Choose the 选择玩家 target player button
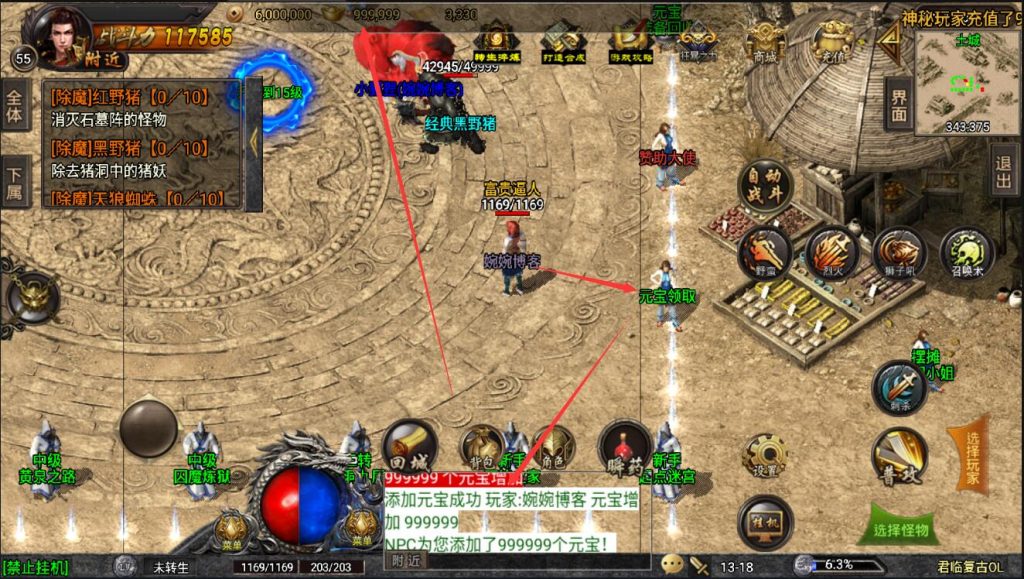The height and width of the screenshot is (579, 1024). point(968,459)
